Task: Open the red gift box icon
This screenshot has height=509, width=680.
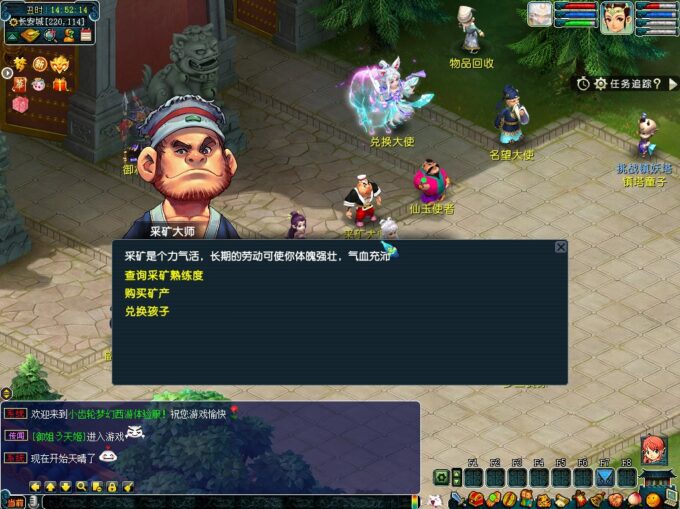Action: 60,84
